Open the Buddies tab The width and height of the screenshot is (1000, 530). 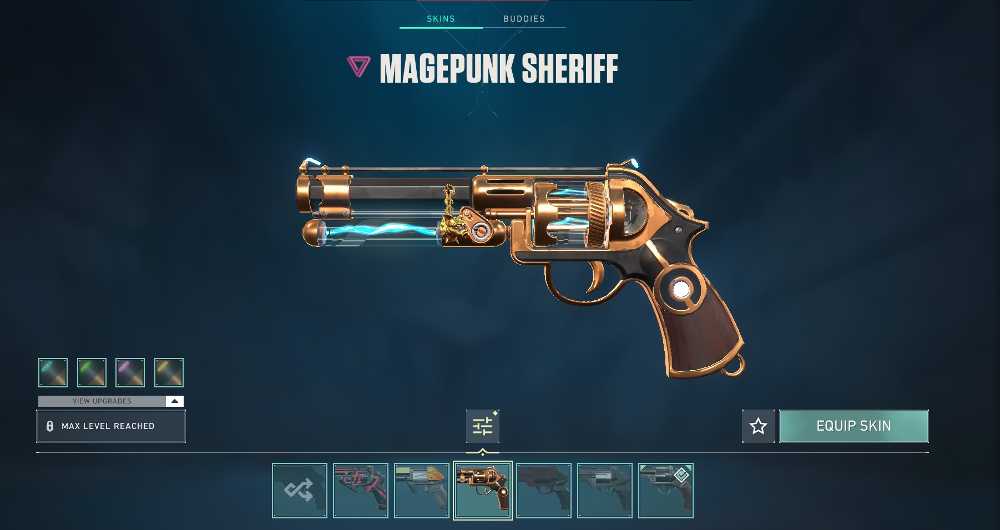tap(524, 19)
